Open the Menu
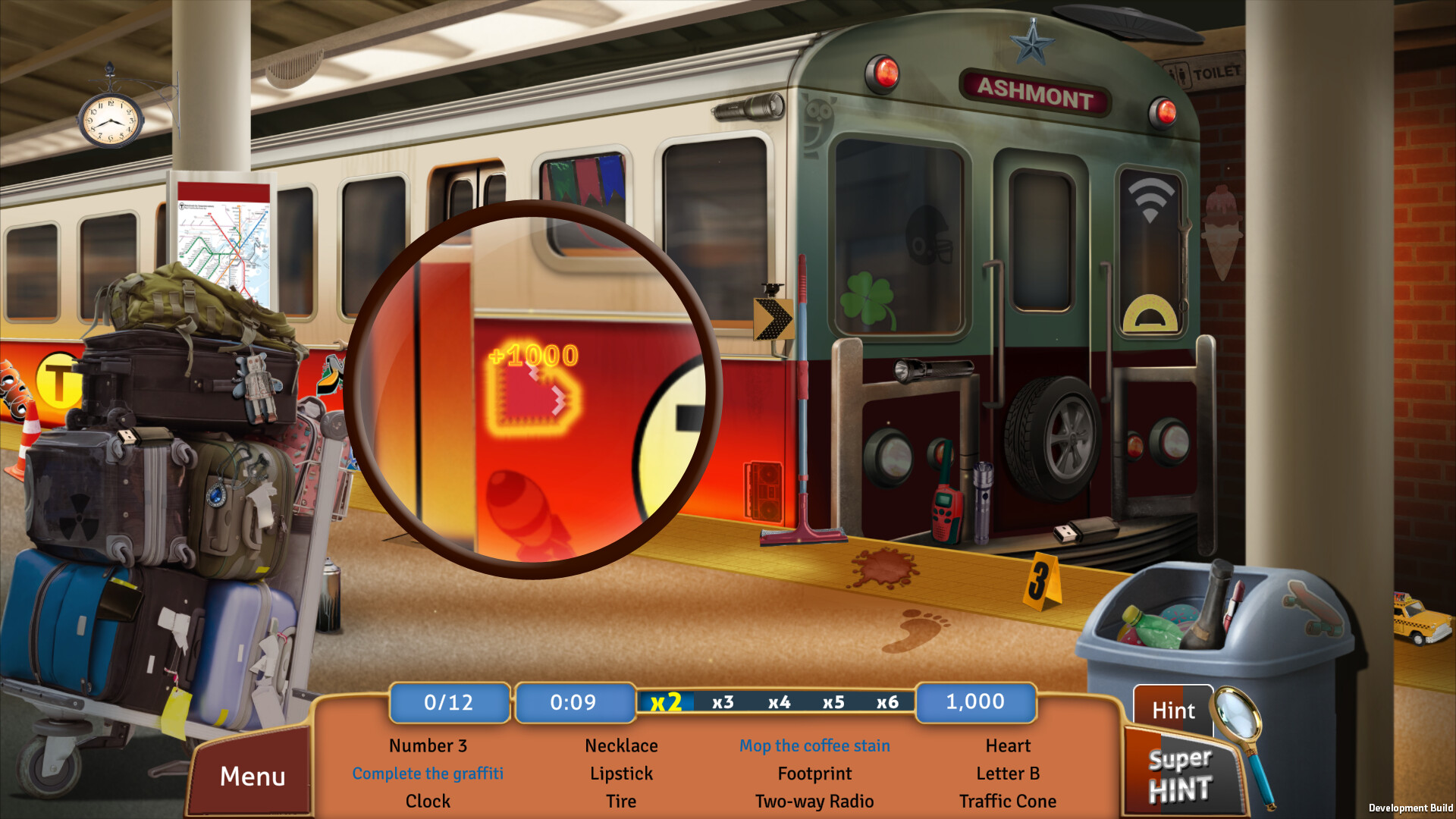Screen dimensions: 1456x819 click(x=253, y=776)
